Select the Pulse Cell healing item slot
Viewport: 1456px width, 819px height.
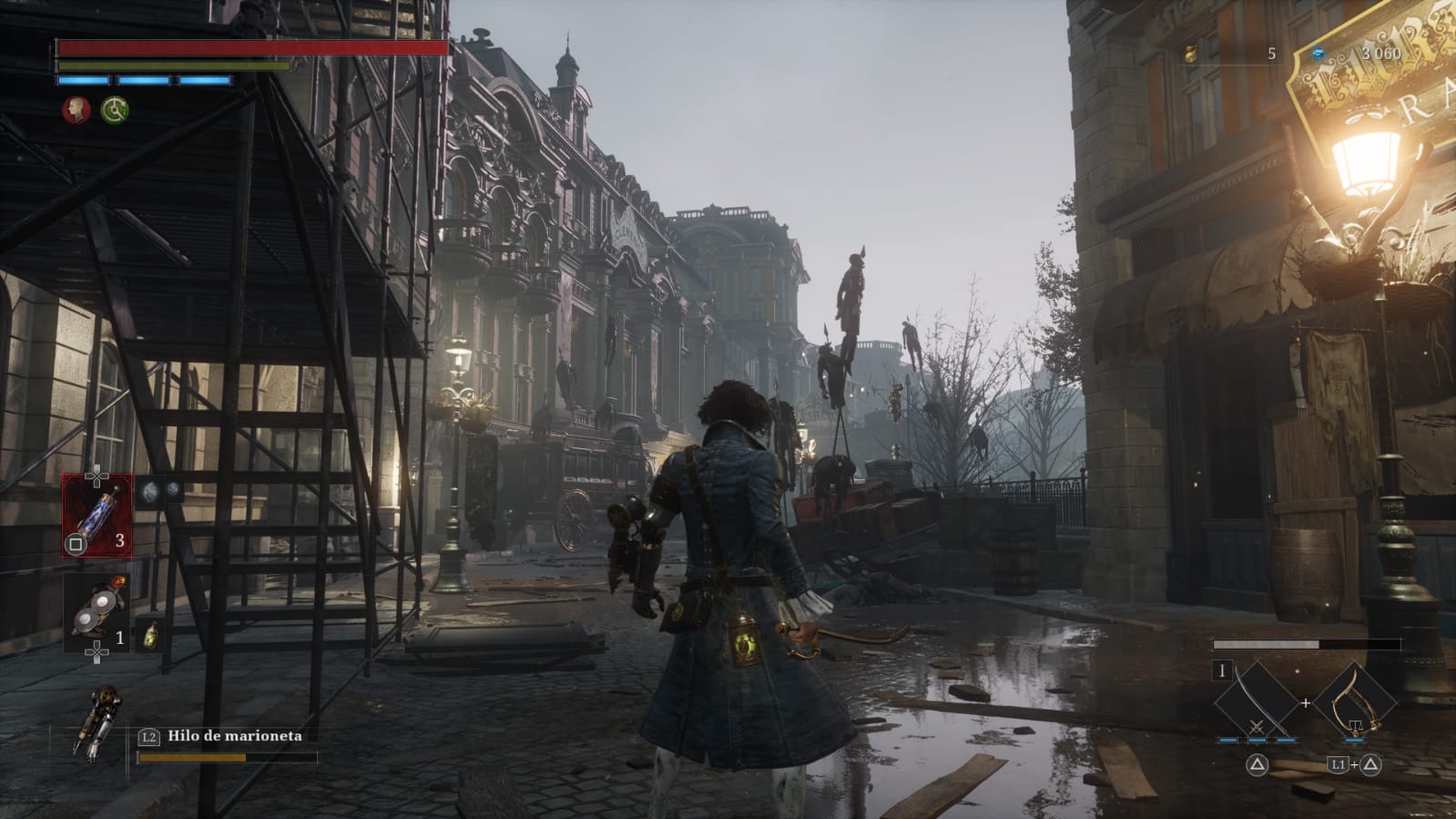pyautogui.click(x=97, y=516)
